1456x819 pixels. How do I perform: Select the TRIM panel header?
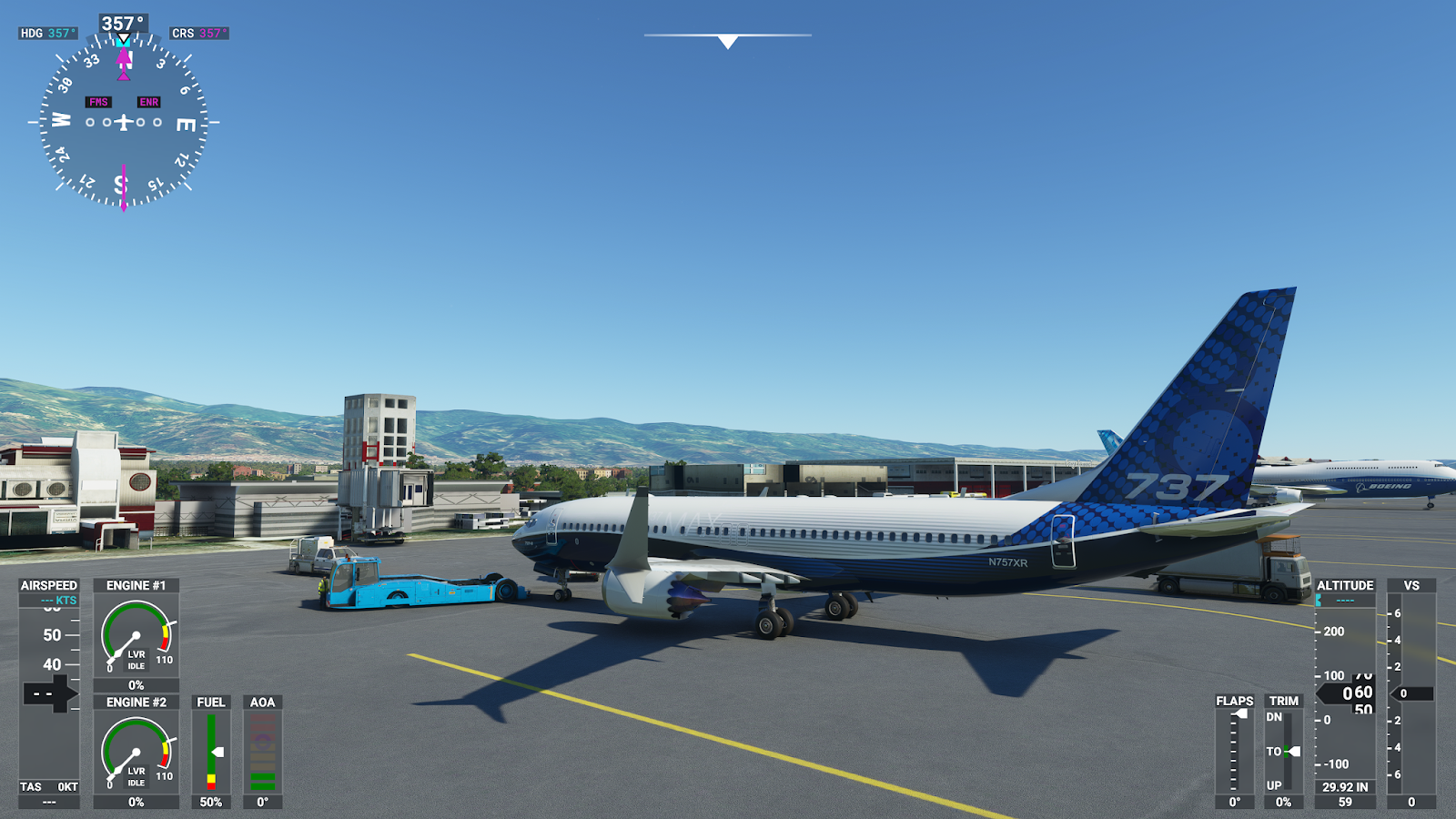1285,701
